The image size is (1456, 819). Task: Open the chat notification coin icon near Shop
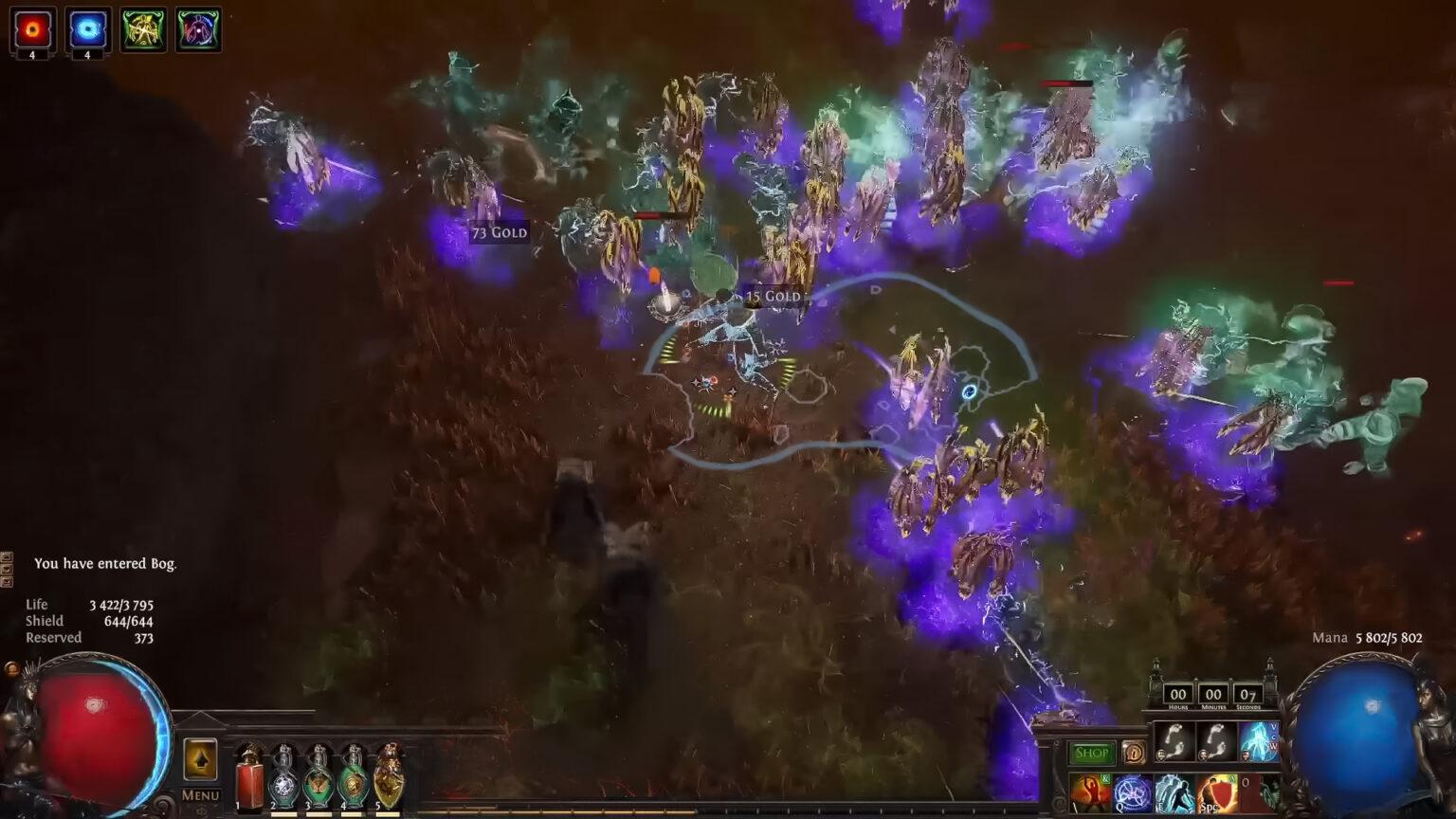(x=1134, y=751)
